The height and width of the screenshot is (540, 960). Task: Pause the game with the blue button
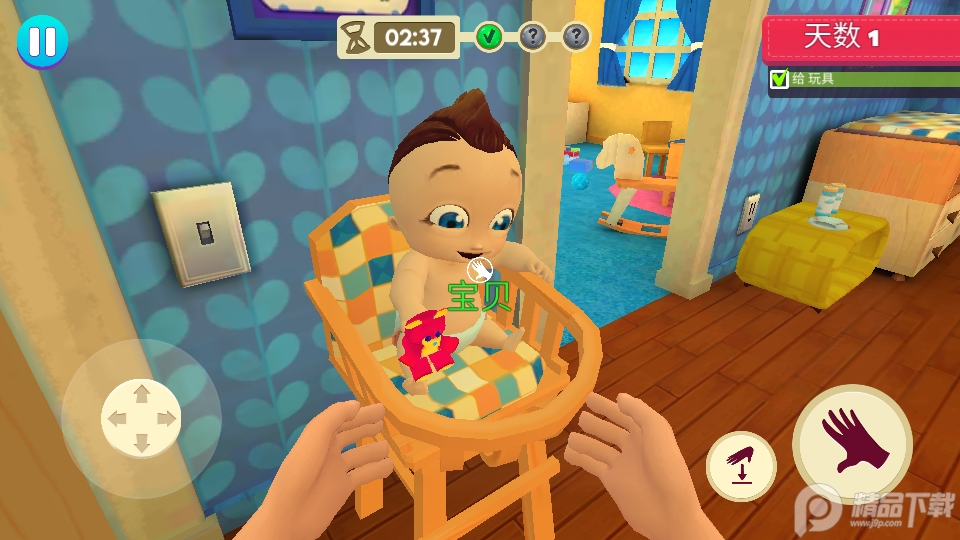(42, 42)
